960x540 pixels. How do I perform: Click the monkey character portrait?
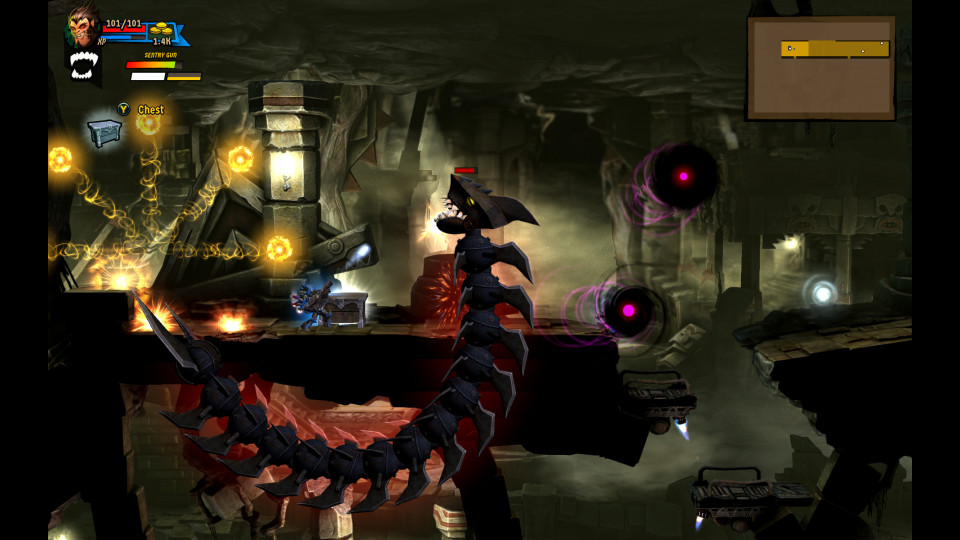[x=82, y=27]
